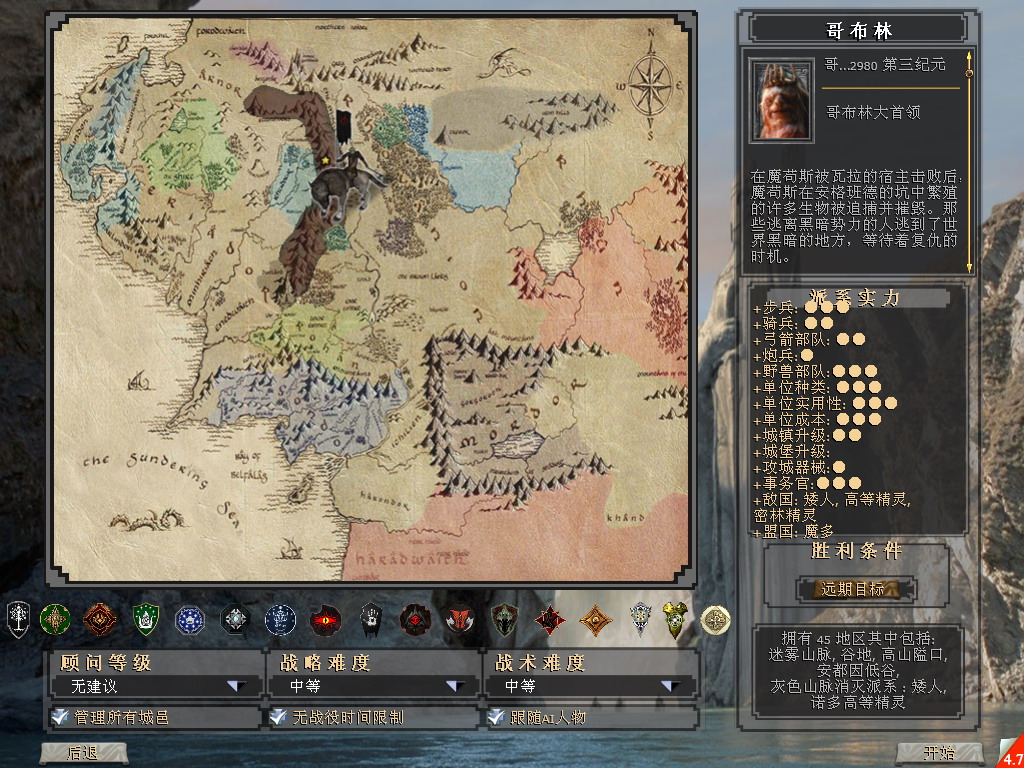Click the 开始 (Start) button

click(938, 753)
